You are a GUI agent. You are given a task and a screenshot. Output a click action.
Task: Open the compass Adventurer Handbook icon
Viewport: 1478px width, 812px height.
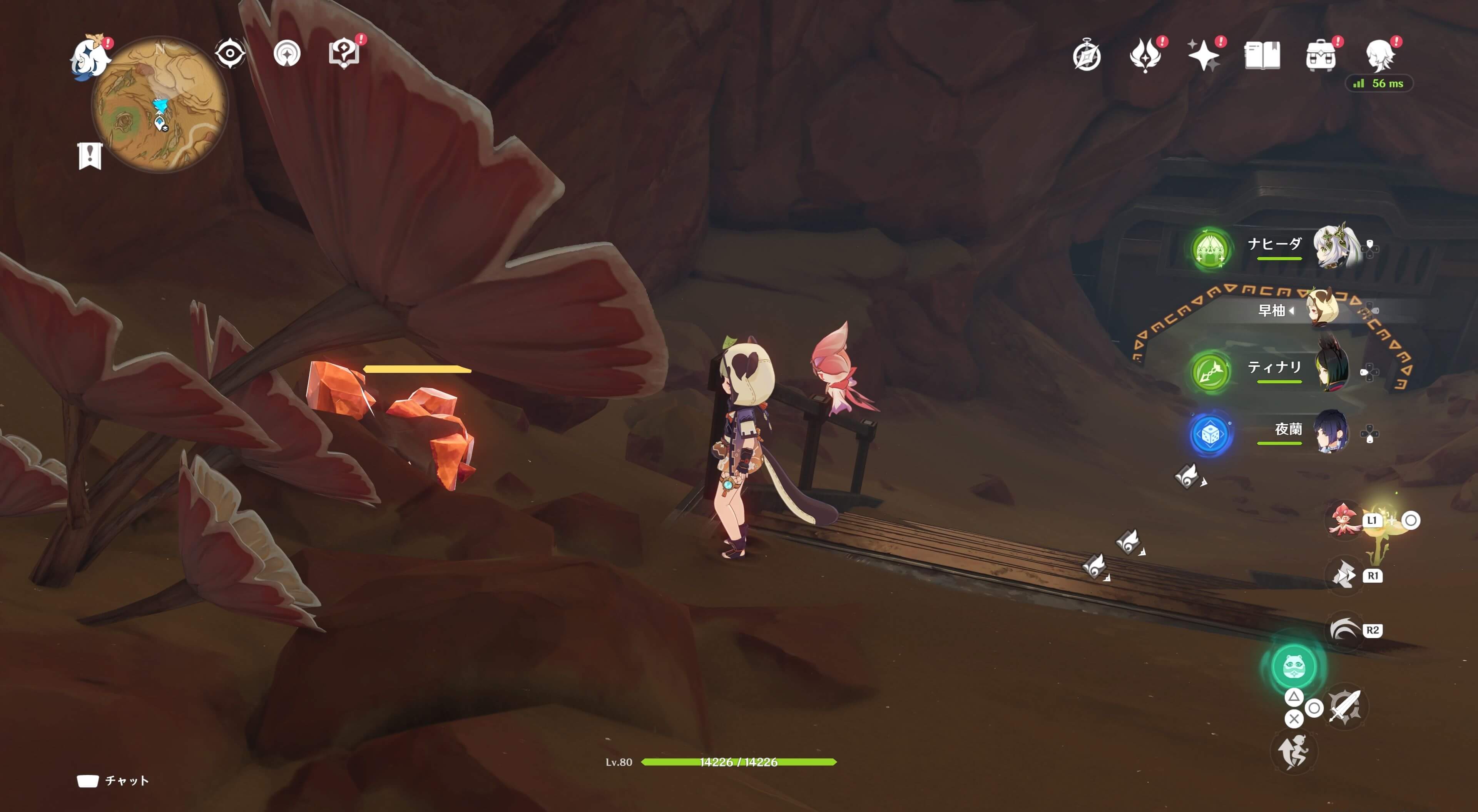[x=1086, y=56]
